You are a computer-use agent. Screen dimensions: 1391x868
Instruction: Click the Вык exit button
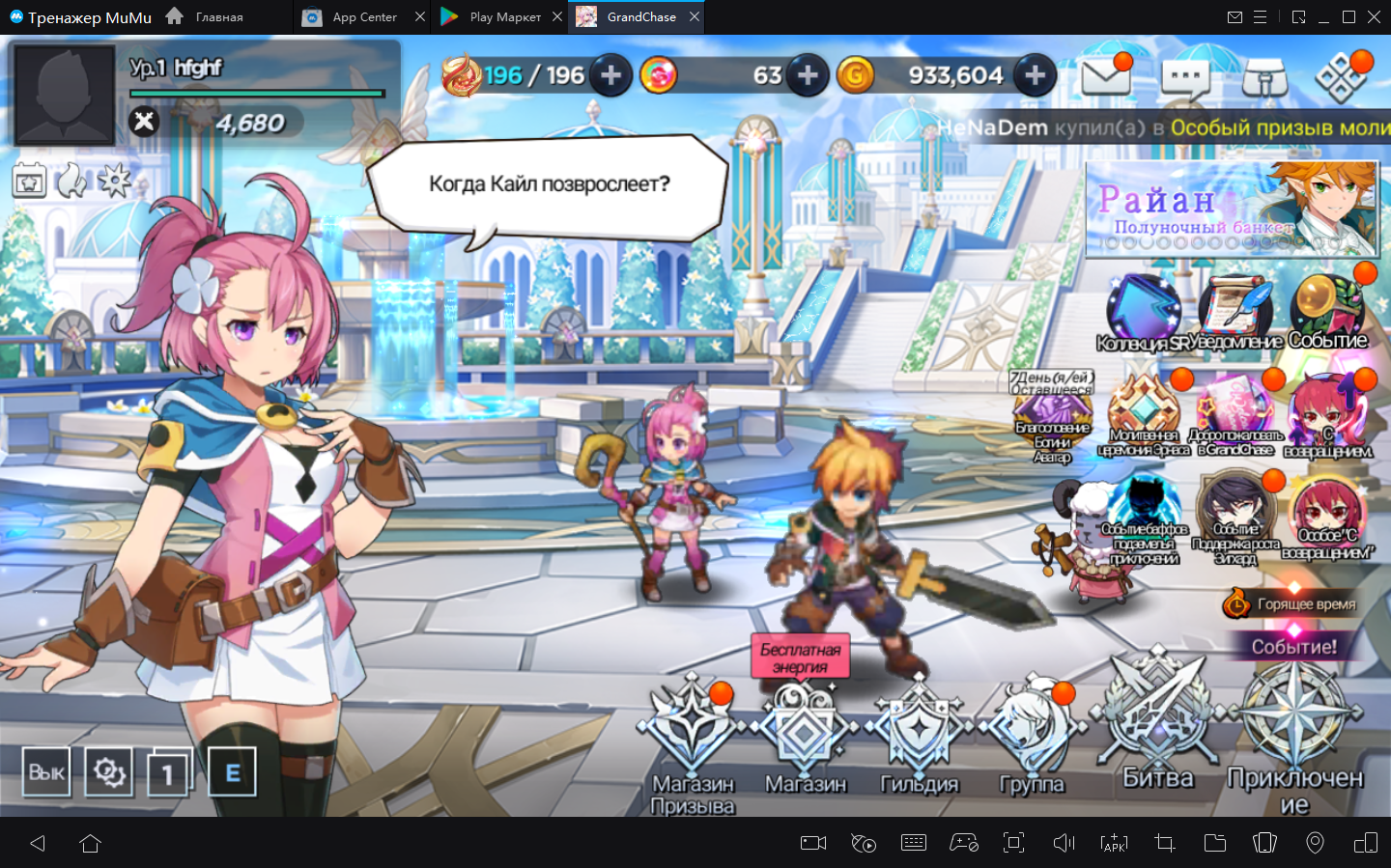46,772
